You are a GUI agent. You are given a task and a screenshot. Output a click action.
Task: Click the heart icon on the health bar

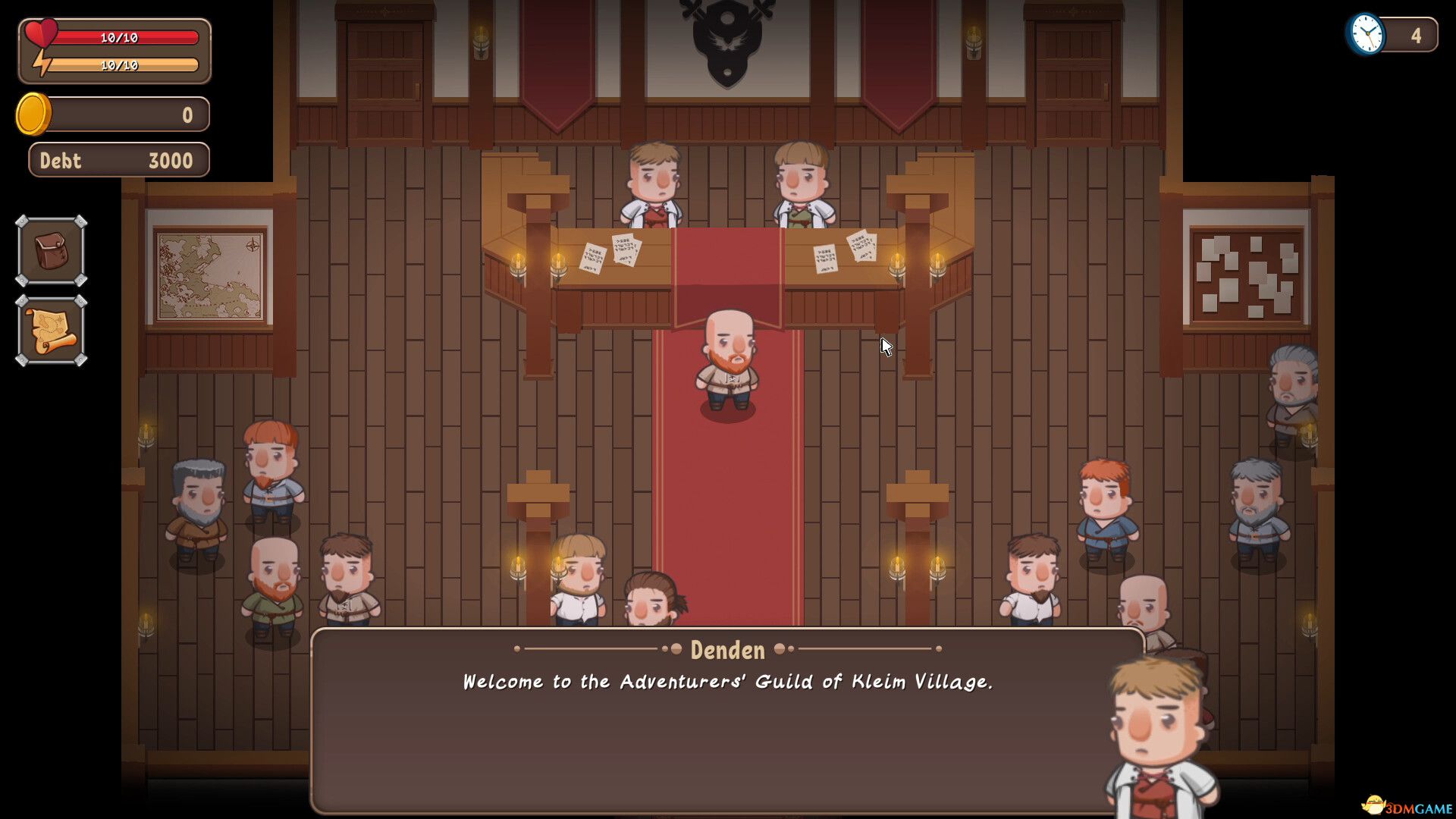click(x=43, y=32)
